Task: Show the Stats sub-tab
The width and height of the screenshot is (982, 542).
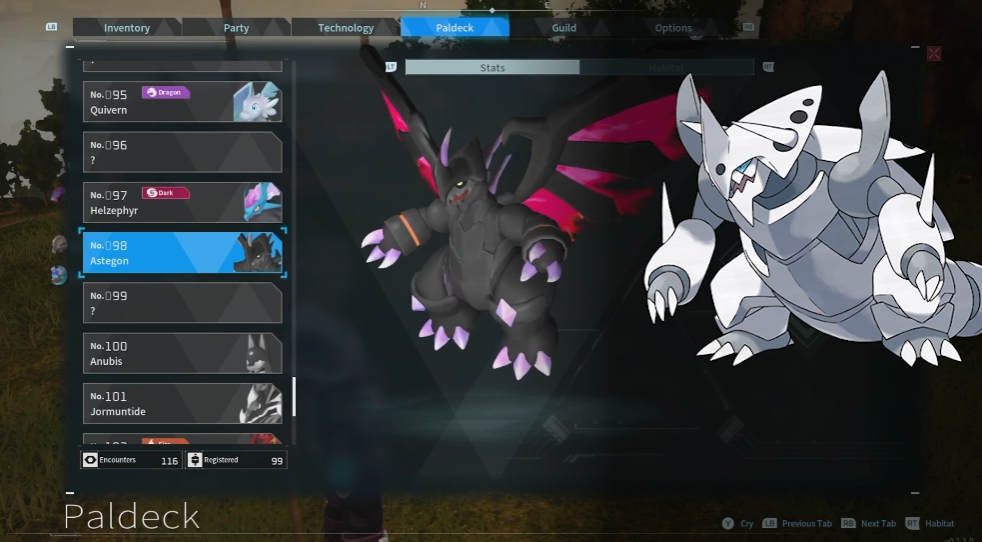Action: point(492,68)
